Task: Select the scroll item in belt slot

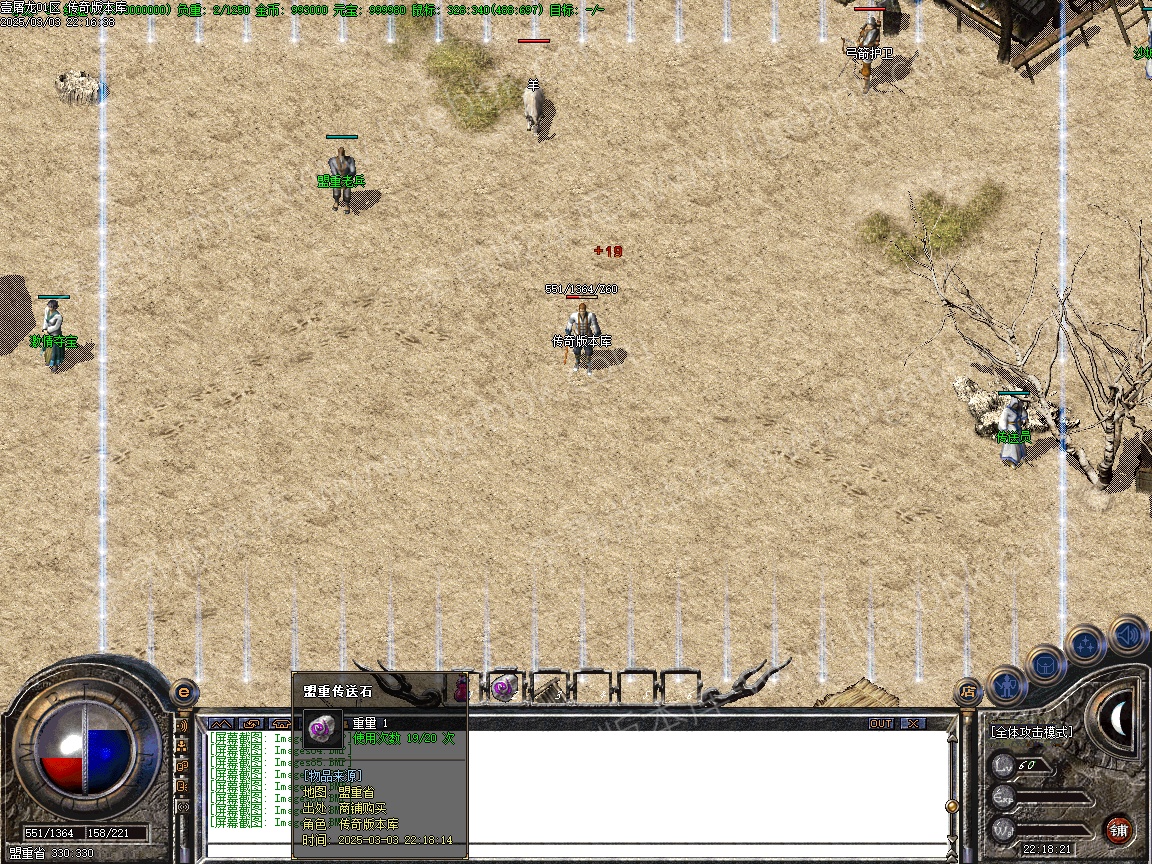Action: (x=547, y=688)
